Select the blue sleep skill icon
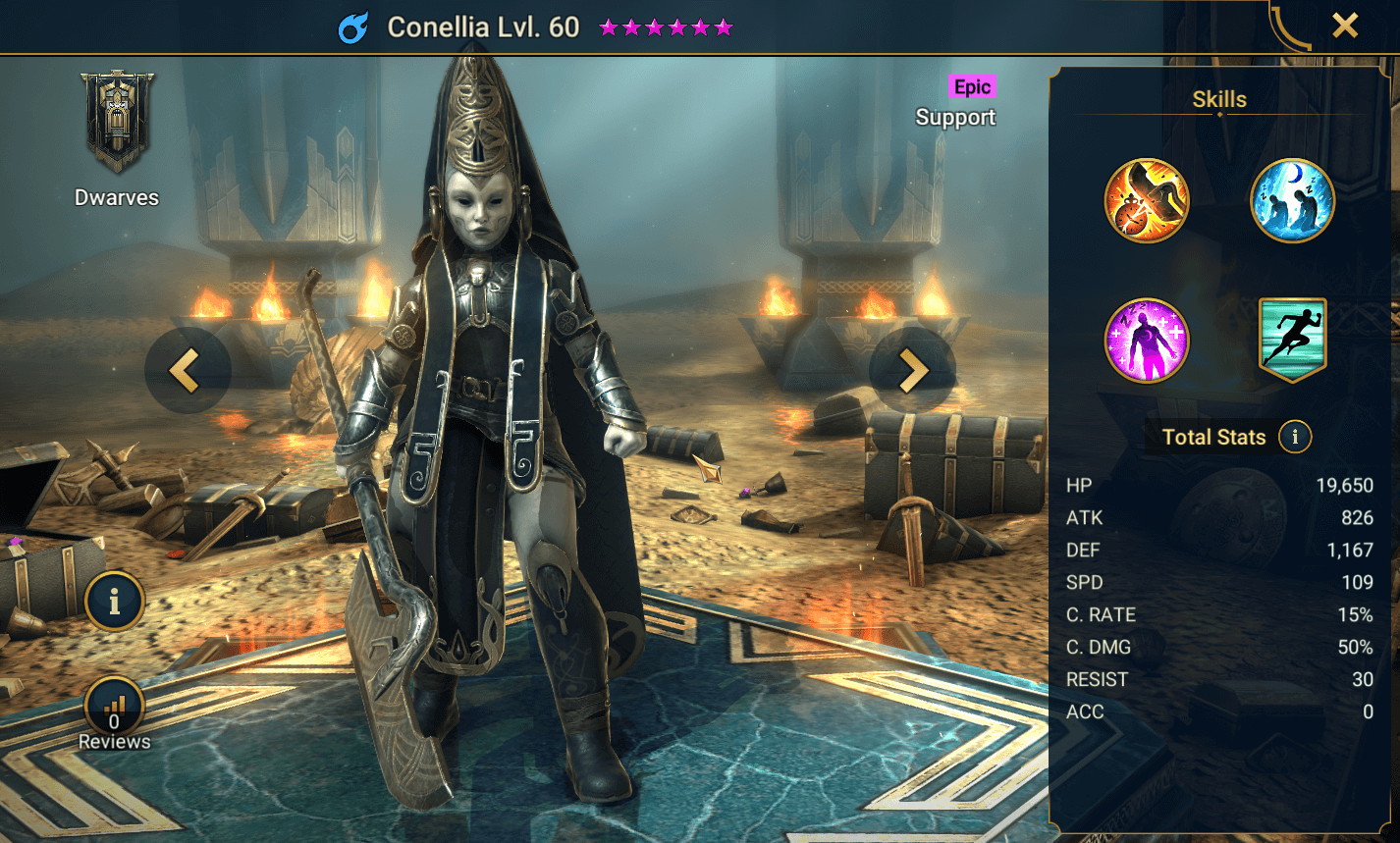The width and height of the screenshot is (1400, 843). coord(1292,201)
